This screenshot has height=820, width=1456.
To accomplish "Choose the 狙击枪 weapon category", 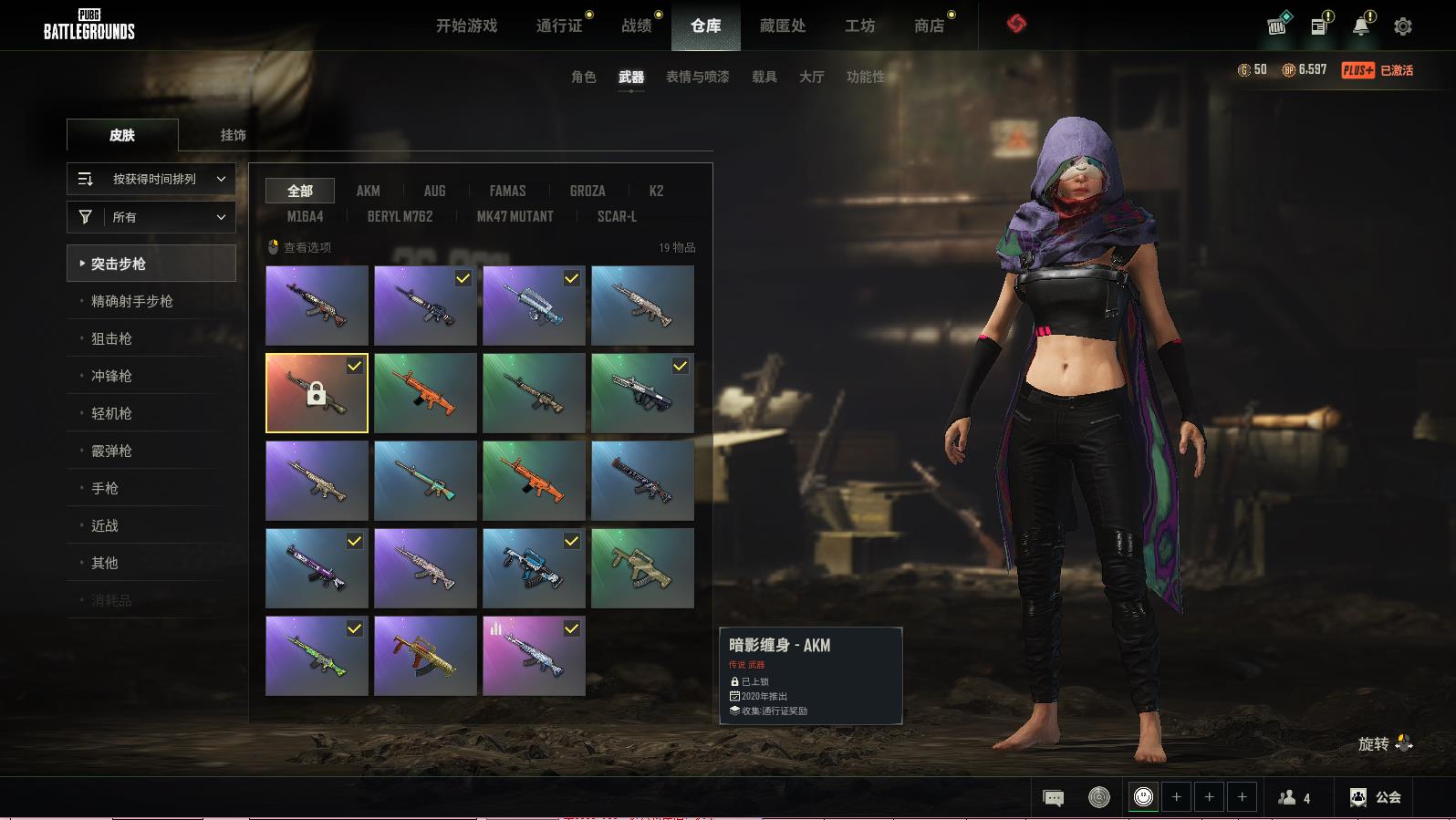I will (x=111, y=338).
